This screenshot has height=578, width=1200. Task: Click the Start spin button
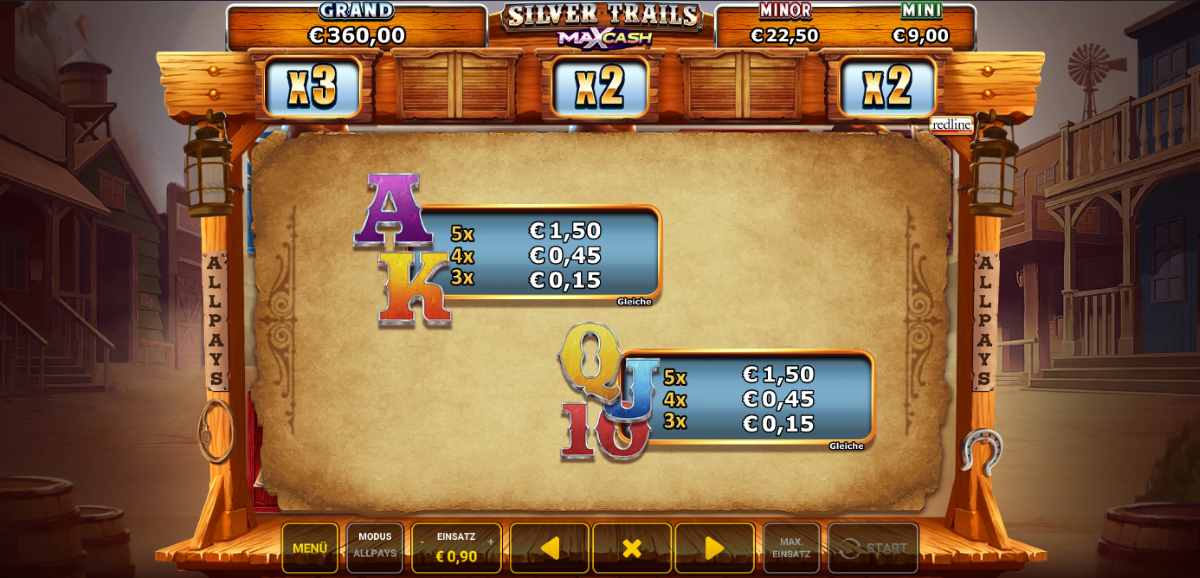point(873,548)
